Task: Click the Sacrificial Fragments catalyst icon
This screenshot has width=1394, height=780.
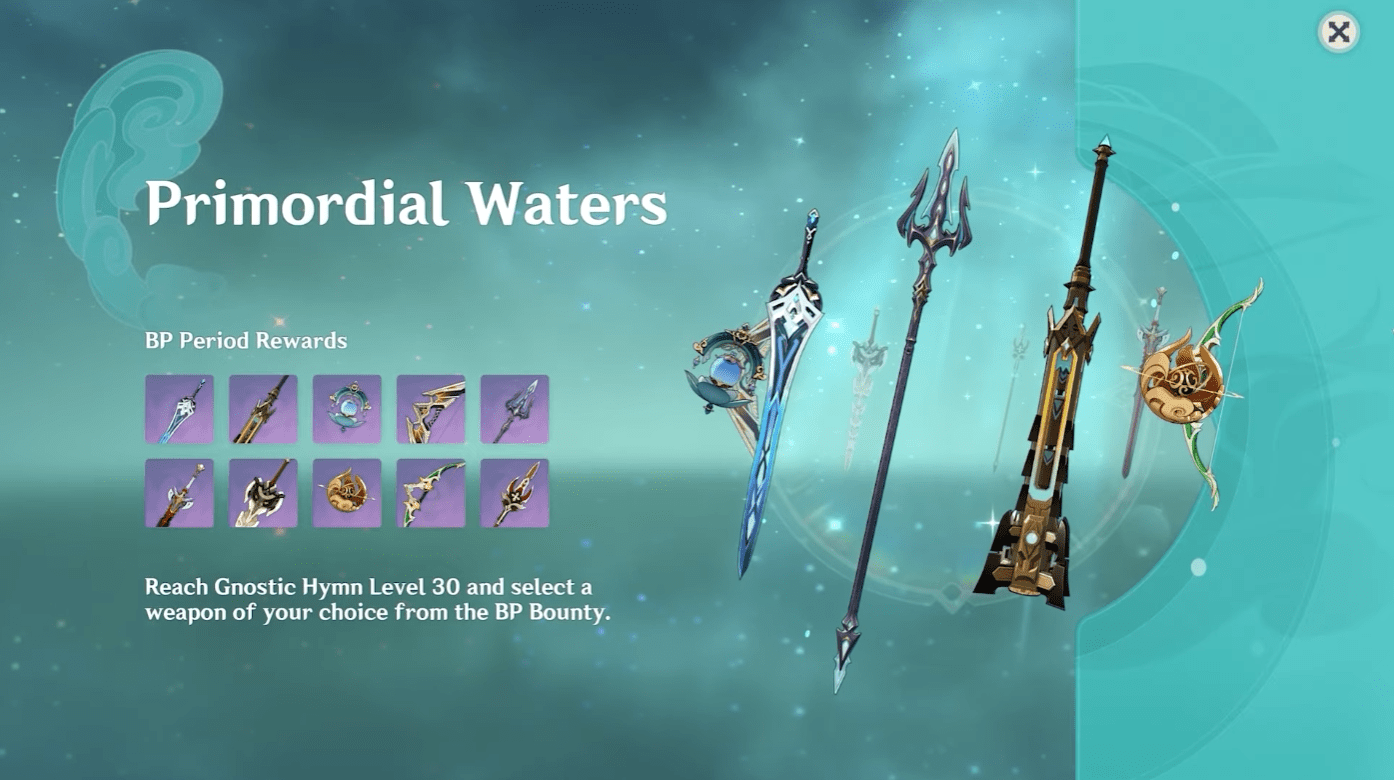Action: [348, 409]
